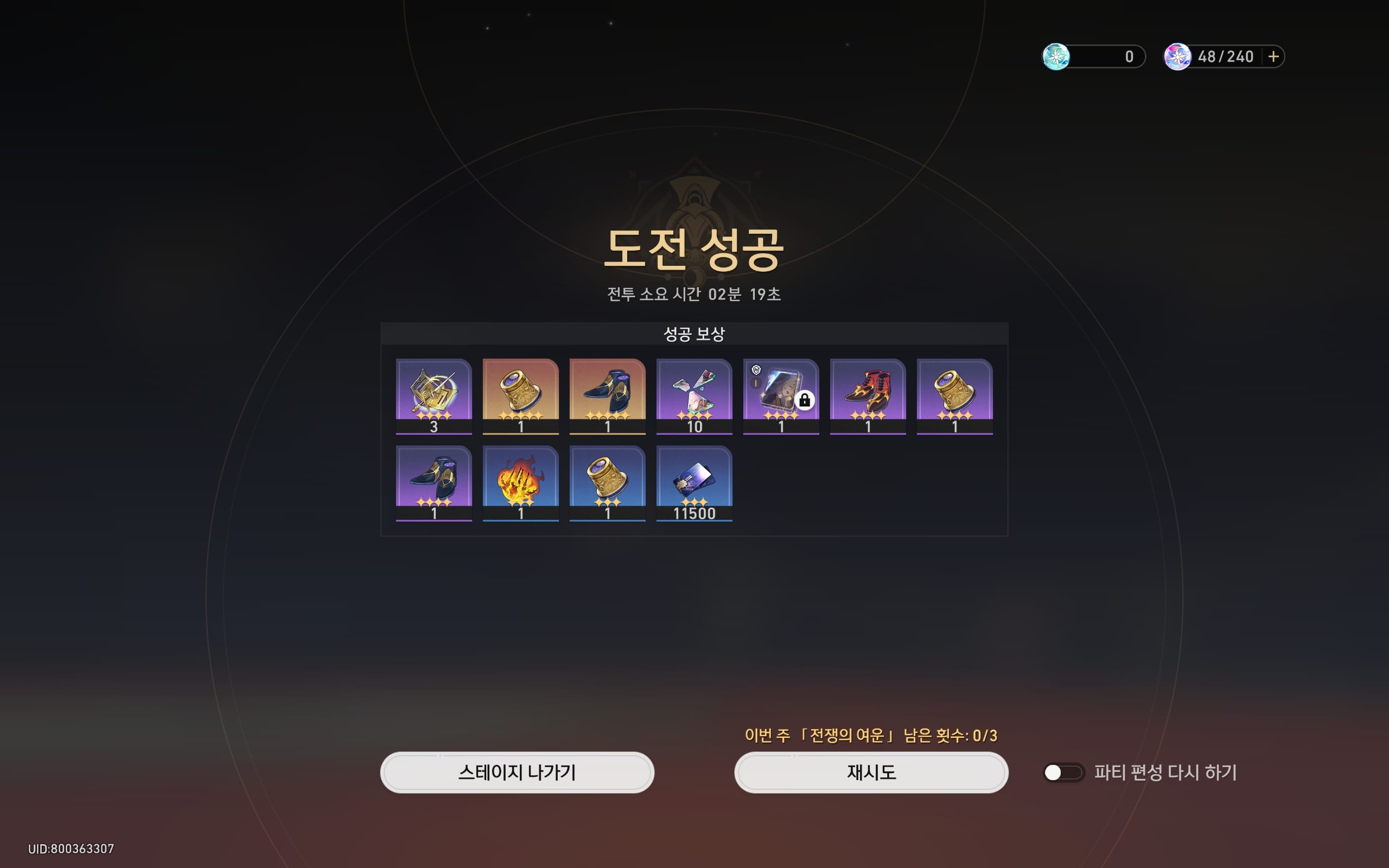Image resolution: width=1389 pixels, height=868 pixels.
Task: Click the purple goblet relic at row end
Action: tap(954, 396)
